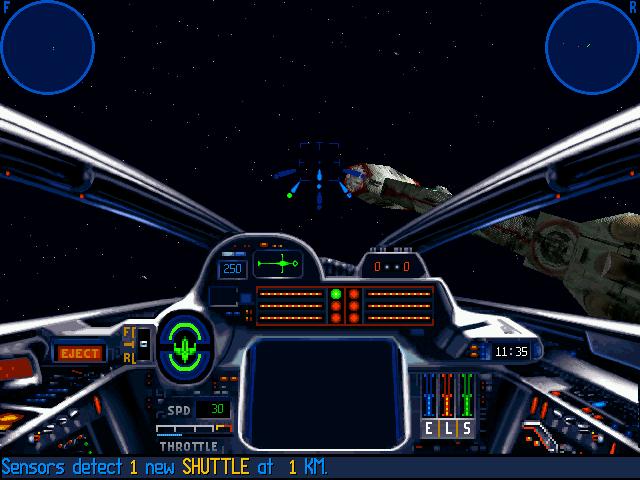The height and width of the screenshot is (480, 640).
Task: Select the E engine power label
Action: [430, 428]
